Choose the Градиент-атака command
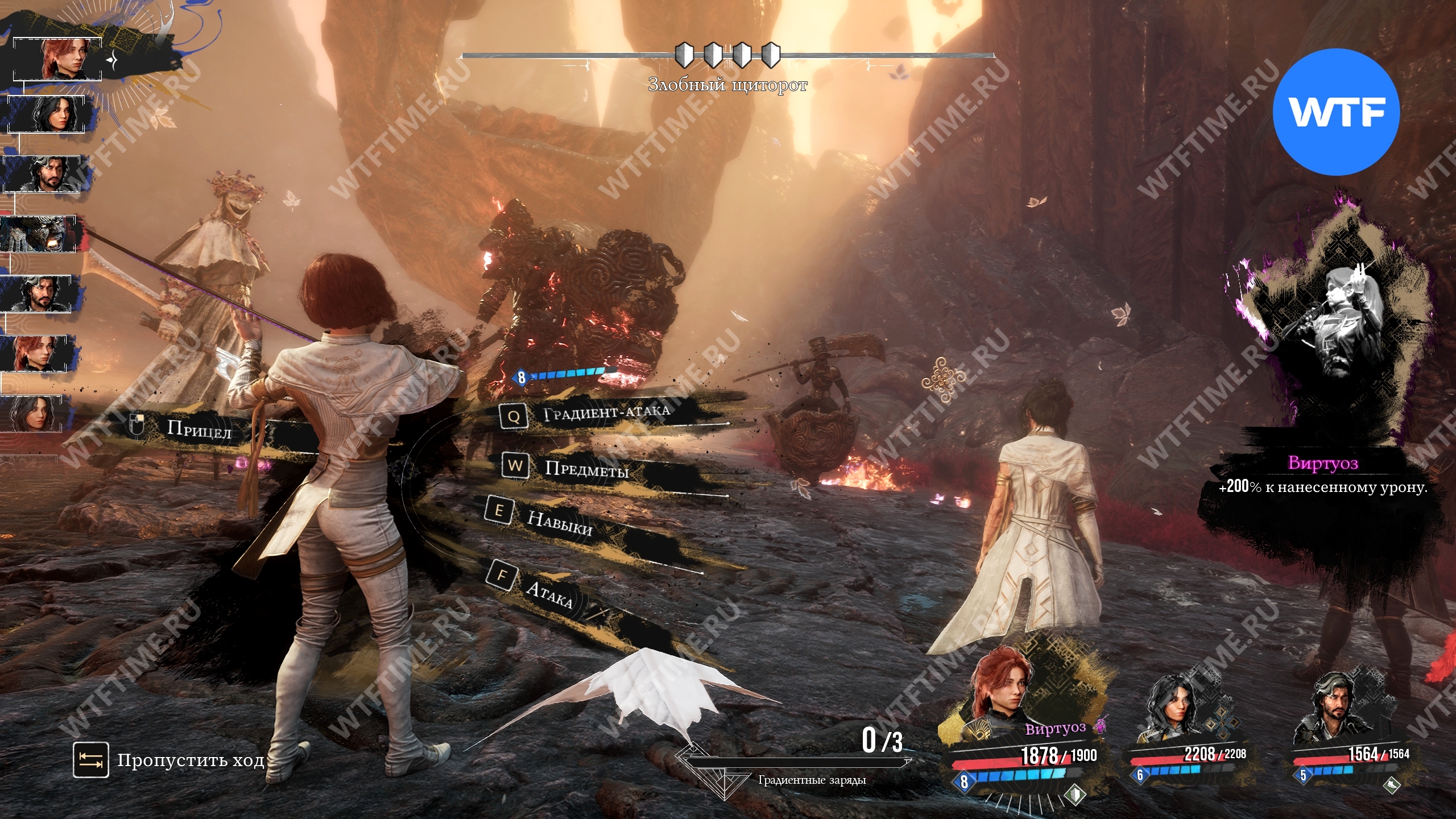Image resolution: width=1456 pixels, height=819 pixels. coord(605,413)
